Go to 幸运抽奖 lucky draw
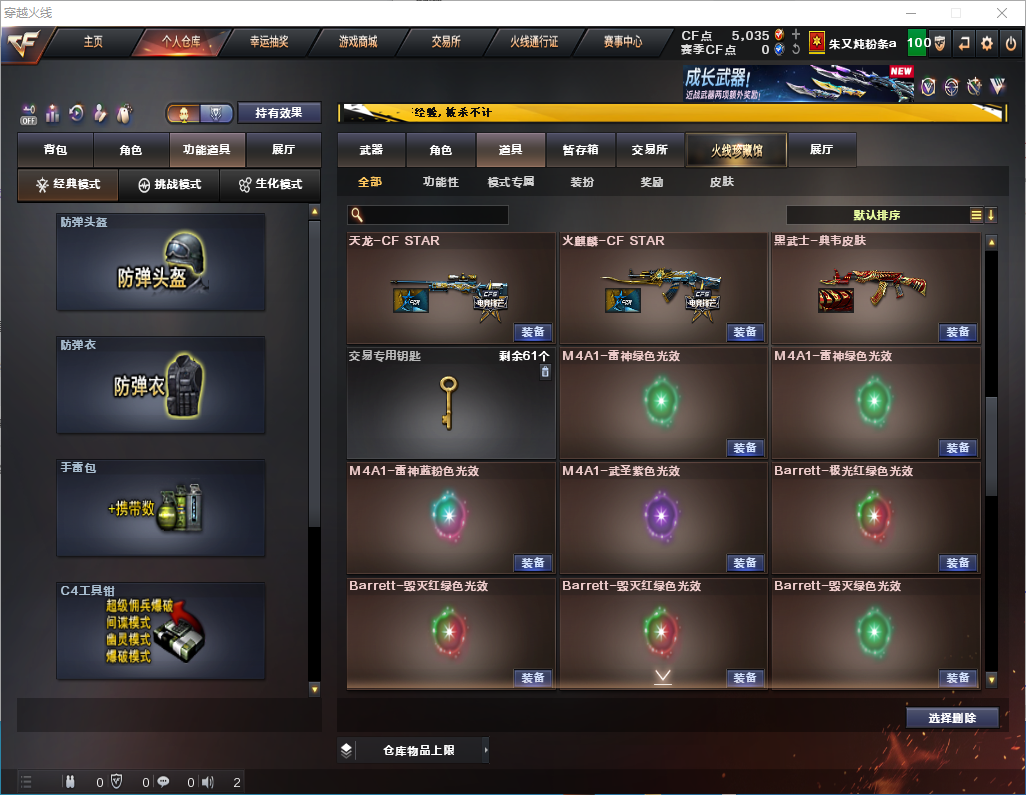The height and width of the screenshot is (795, 1026). [269, 42]
